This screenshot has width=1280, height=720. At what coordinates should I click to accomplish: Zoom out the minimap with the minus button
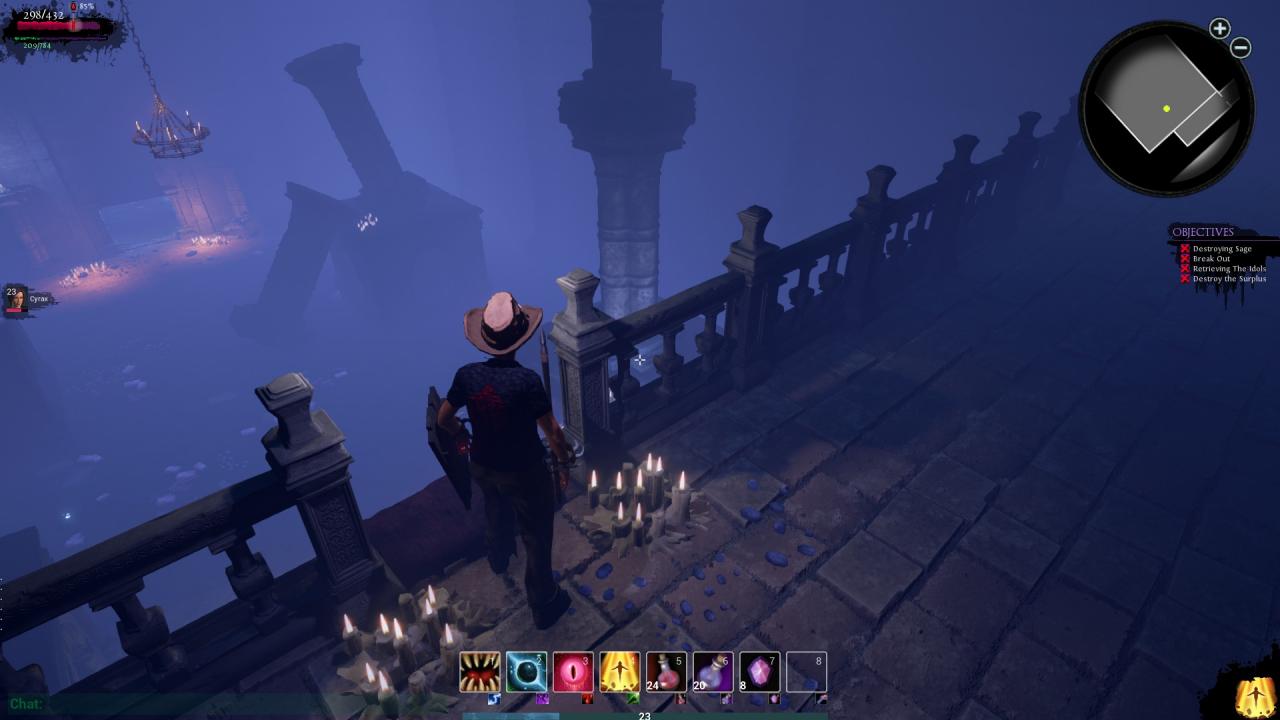point(1241,47)
